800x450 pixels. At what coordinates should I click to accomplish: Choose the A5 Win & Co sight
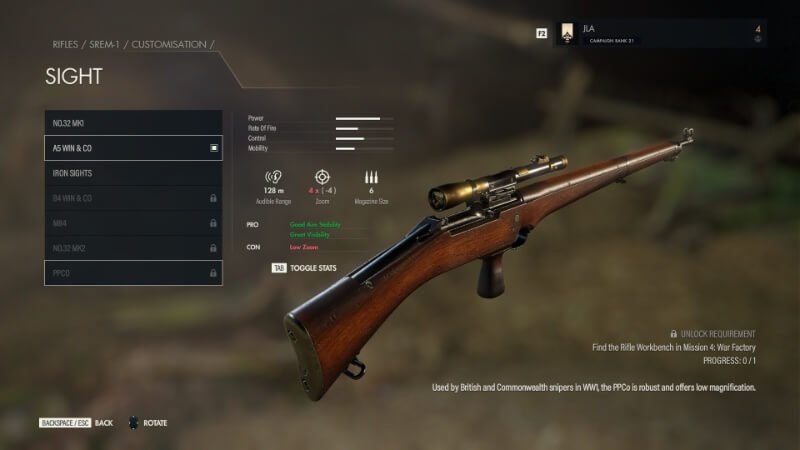(133, 148)
